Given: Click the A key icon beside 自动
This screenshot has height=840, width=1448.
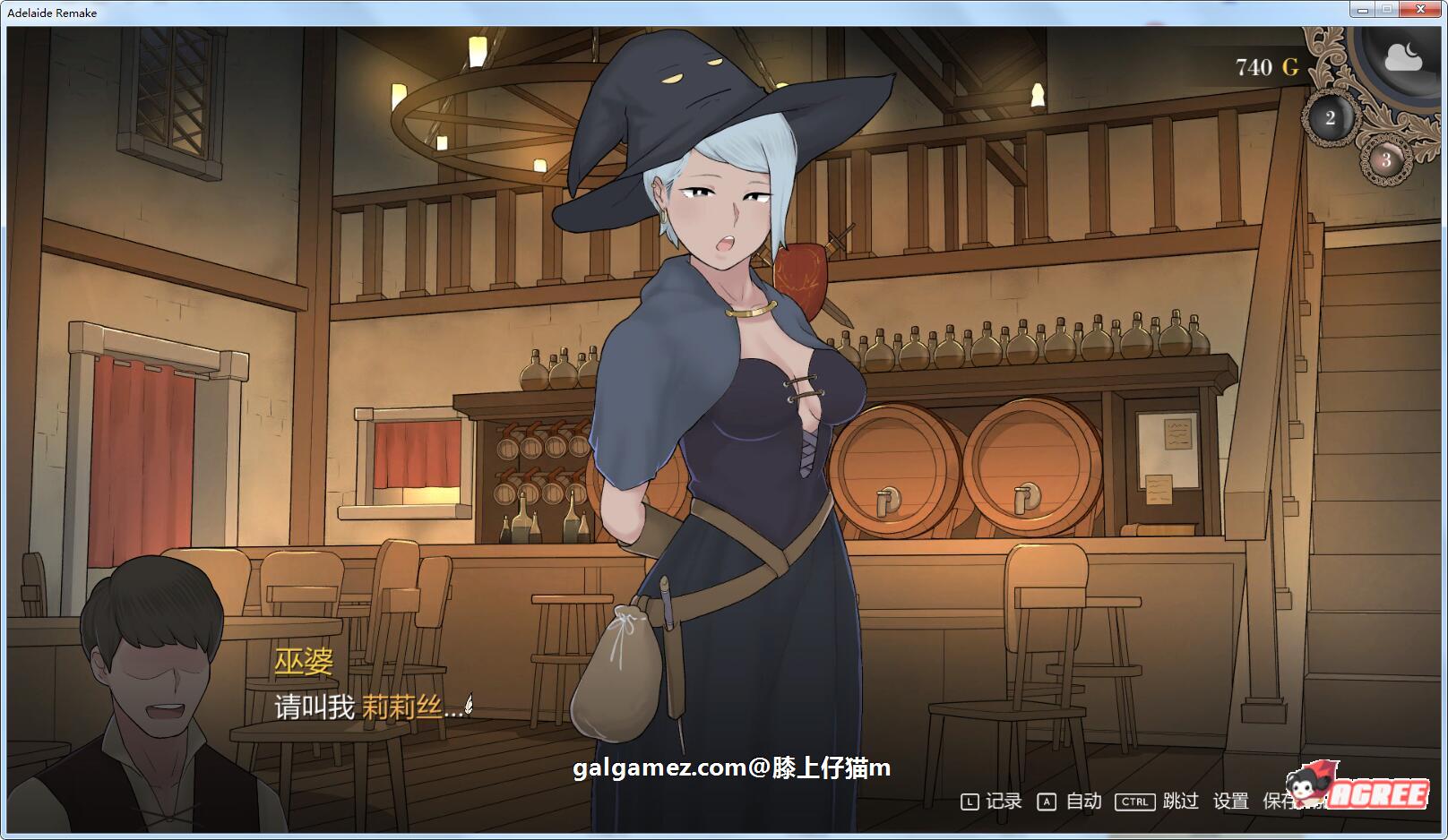Looking at the screenshot, I should [1047, 801].
